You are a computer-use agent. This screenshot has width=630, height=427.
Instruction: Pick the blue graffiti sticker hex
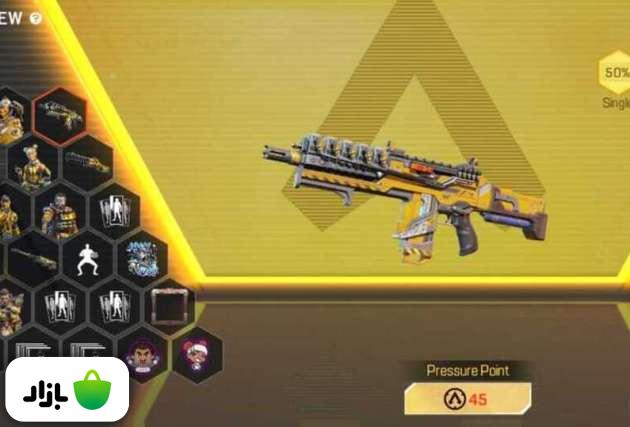[142, 258]
